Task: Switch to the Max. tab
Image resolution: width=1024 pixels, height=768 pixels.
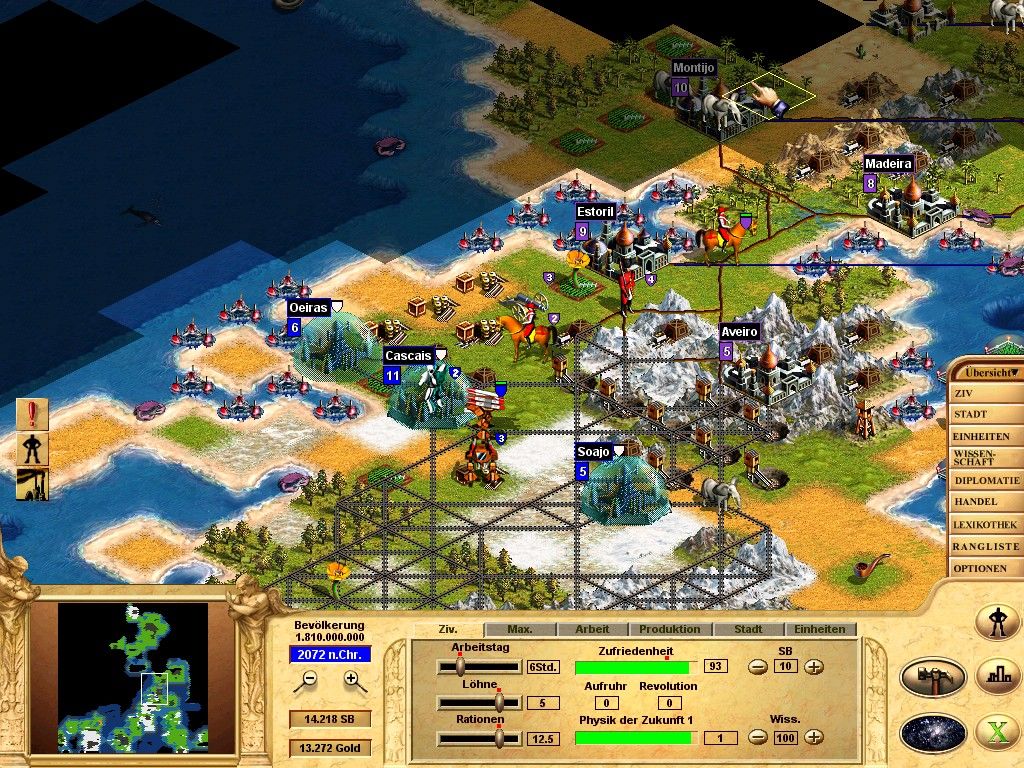Action: click(x=519, y=630)
